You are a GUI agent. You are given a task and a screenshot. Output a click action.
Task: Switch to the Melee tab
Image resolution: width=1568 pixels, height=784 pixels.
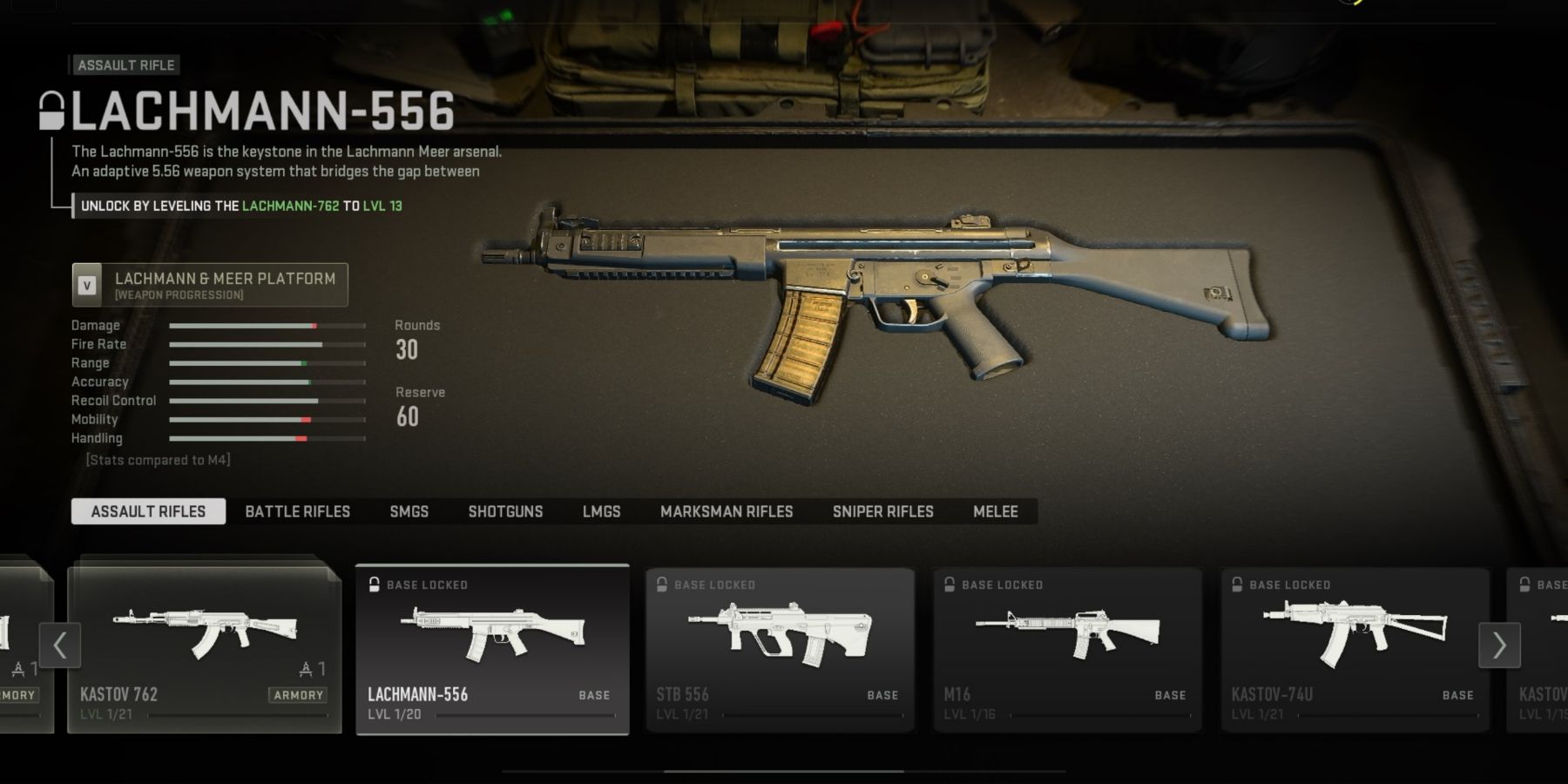996,511
